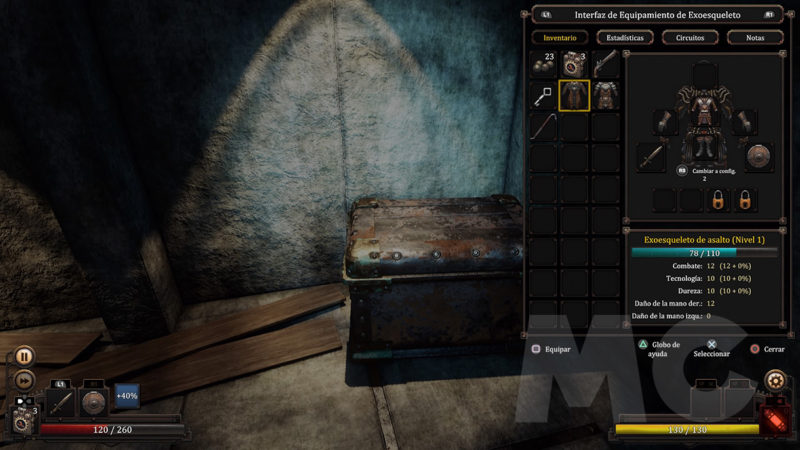Select the sword weapon slot on HUD
This screenshot has width=800, height=450.
click(x=60, y=401)
